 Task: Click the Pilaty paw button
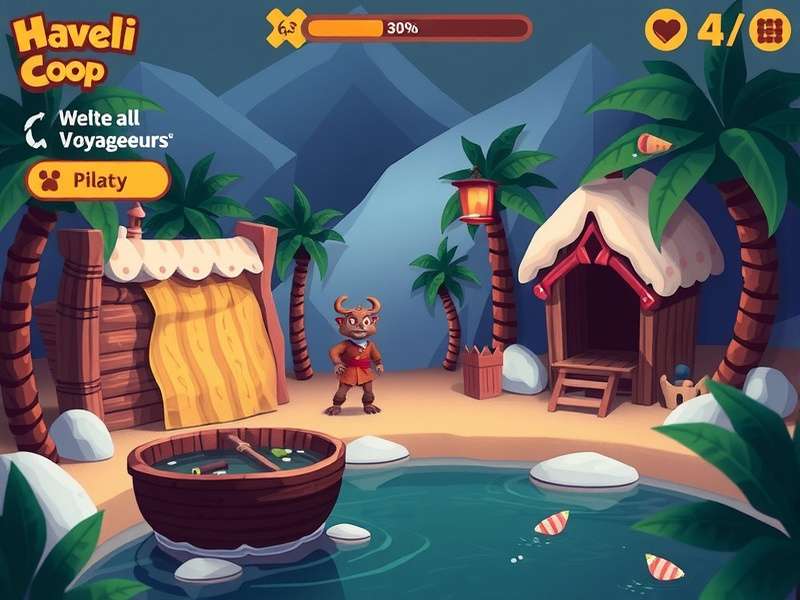tap(97, 181)
